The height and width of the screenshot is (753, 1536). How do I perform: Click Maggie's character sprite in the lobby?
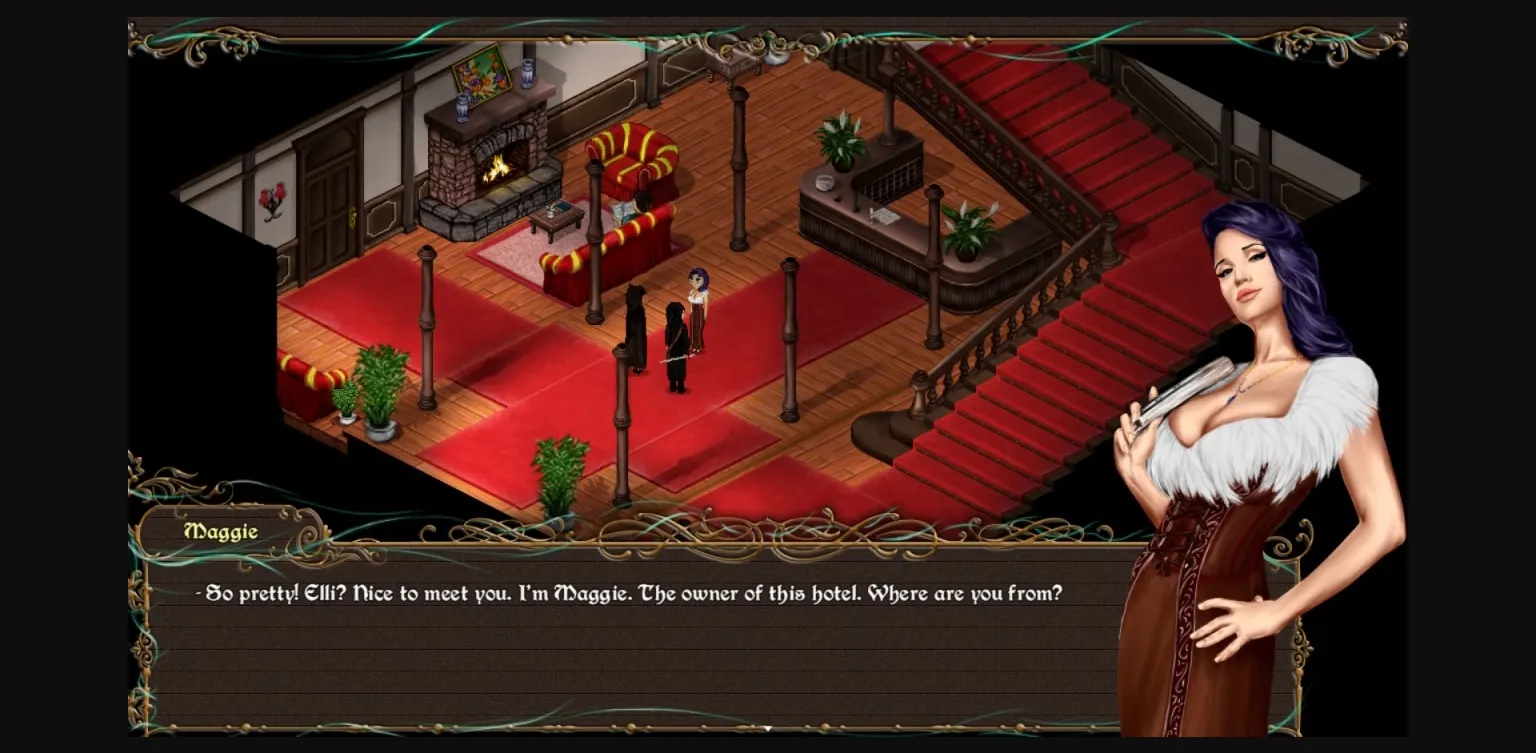pyautogui.click(x=700, y=300)
